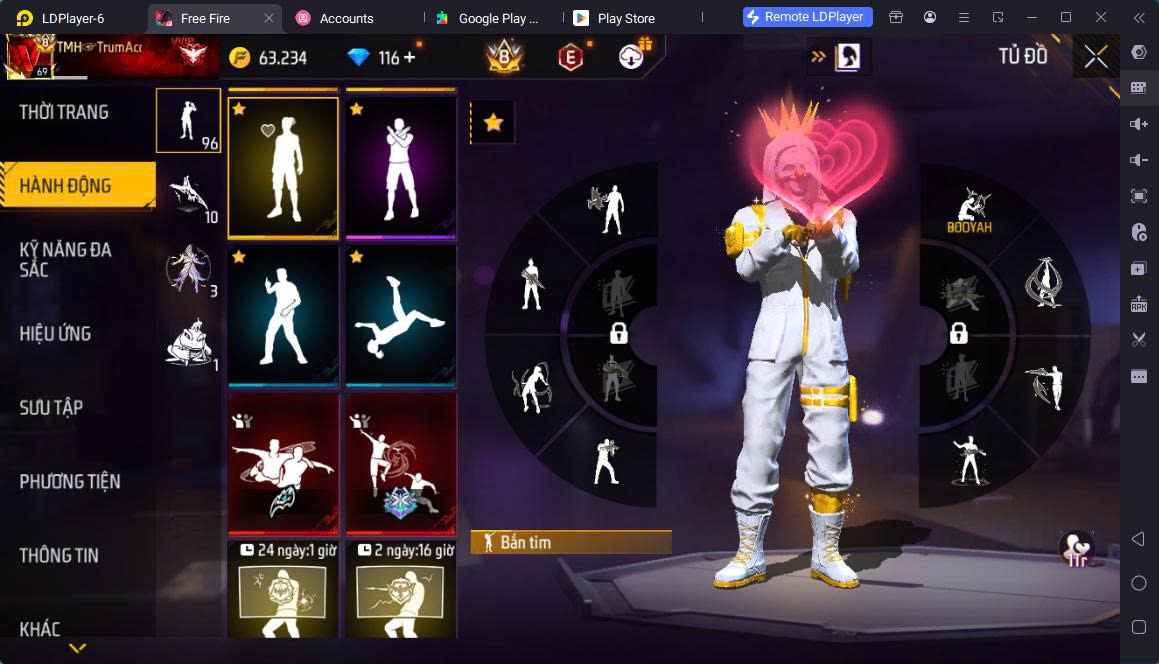
Task: Switch to the HIỆU ỨNG category
Action: (56, 334)
